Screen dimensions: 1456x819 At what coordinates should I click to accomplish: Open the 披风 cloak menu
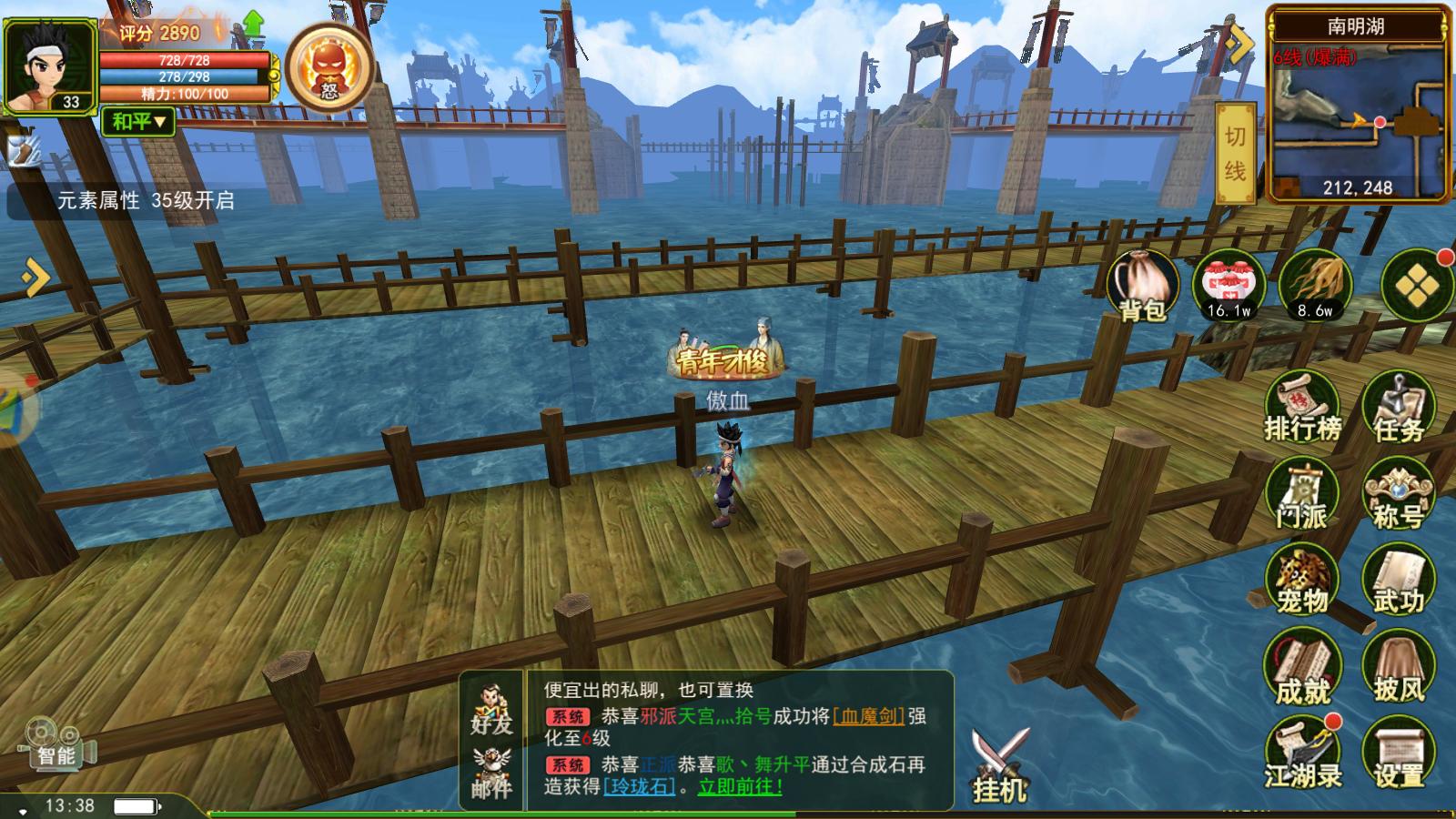(x=1398, y=669)
